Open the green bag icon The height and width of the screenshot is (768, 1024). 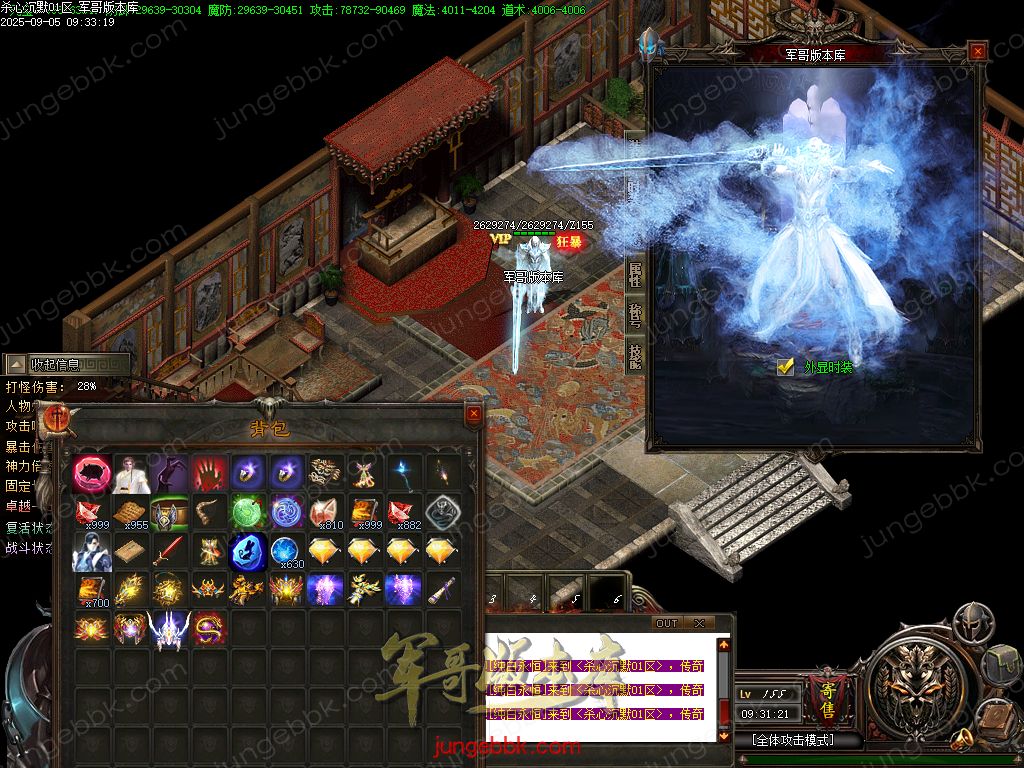(x=1001, y=665)
